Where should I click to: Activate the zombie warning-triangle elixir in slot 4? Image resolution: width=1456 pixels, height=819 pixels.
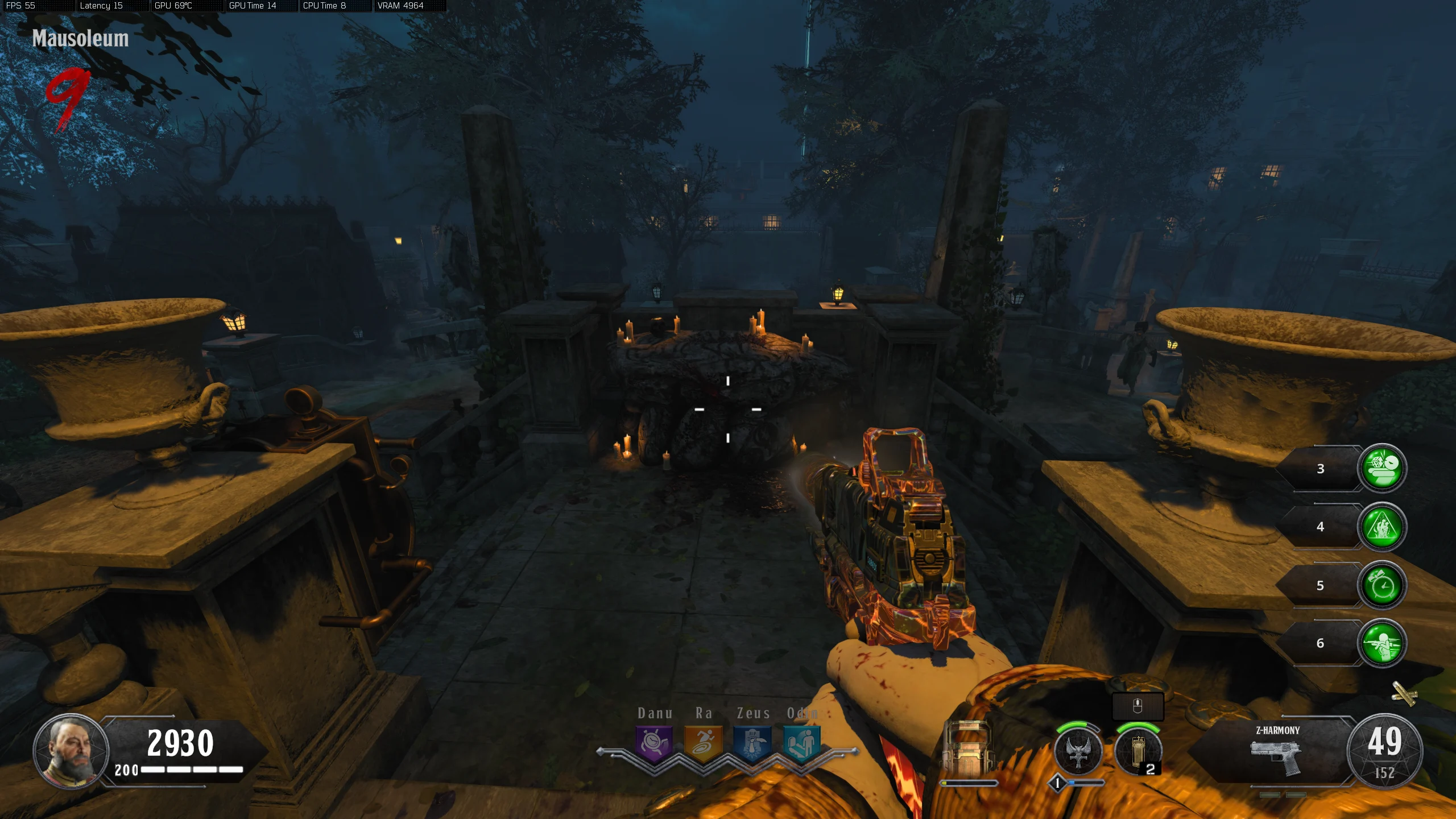tap(1382, 527)
